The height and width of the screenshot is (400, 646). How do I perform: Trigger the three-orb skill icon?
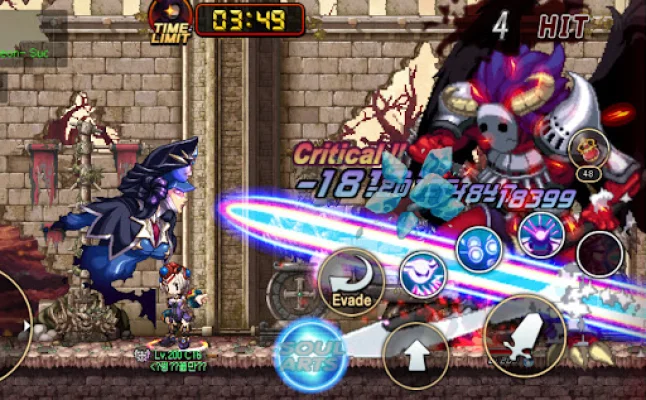click(479, 248)
